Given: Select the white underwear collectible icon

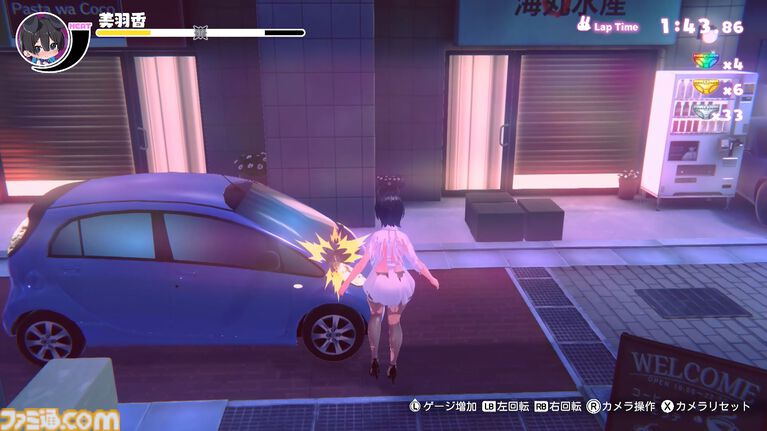Looking at the screenshot, I should tap(706, 113).
